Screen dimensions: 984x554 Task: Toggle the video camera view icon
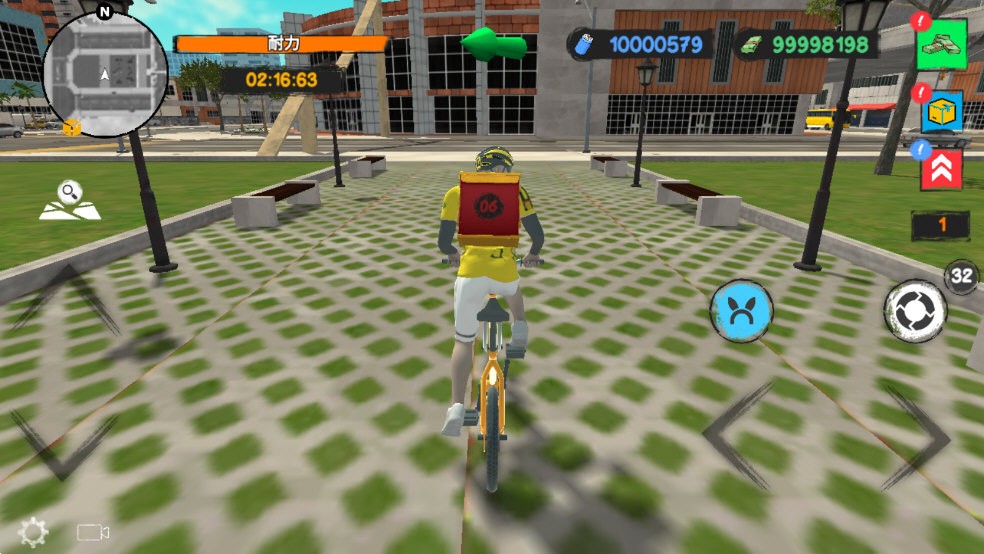[x=93, y=533]
